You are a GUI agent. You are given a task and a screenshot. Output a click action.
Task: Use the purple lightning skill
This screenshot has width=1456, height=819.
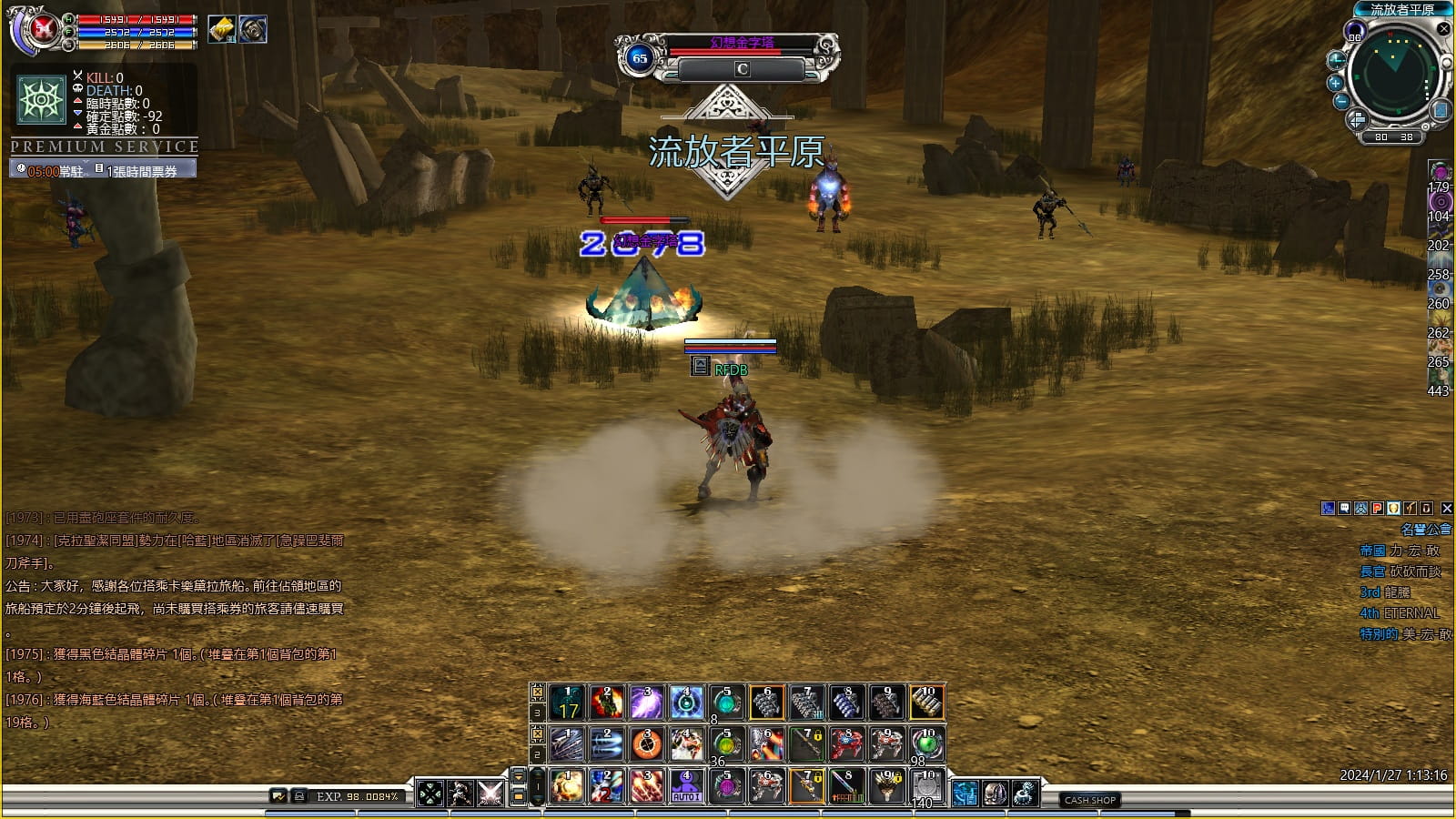(x=646, y=703)
